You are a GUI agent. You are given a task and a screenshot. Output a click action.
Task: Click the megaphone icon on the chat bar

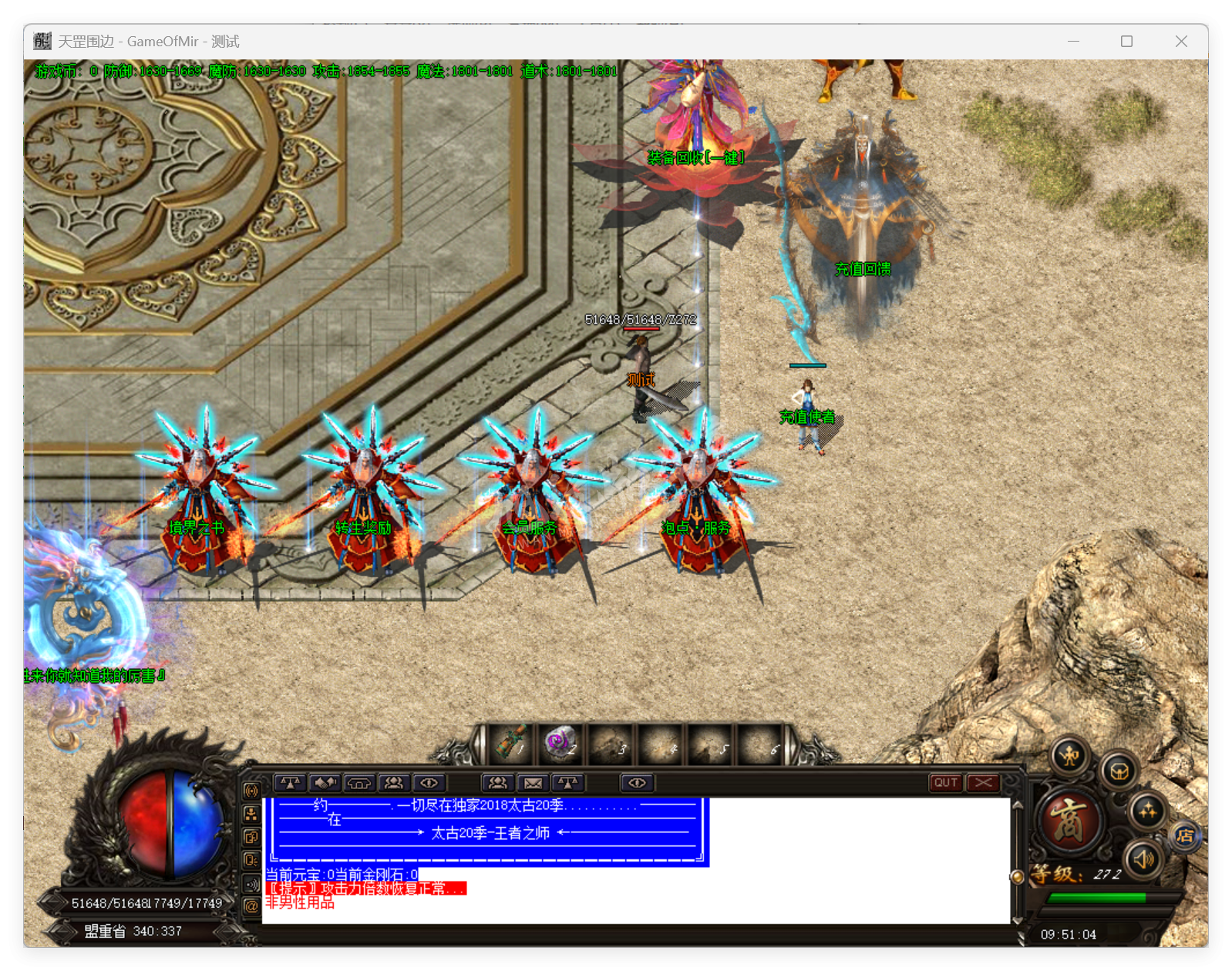point(325,783)
